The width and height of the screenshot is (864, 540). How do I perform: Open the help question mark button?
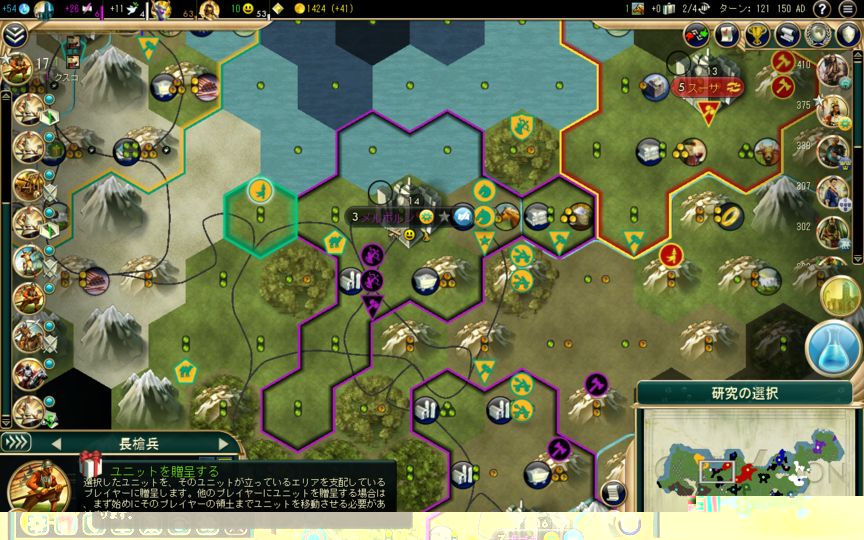822,9
